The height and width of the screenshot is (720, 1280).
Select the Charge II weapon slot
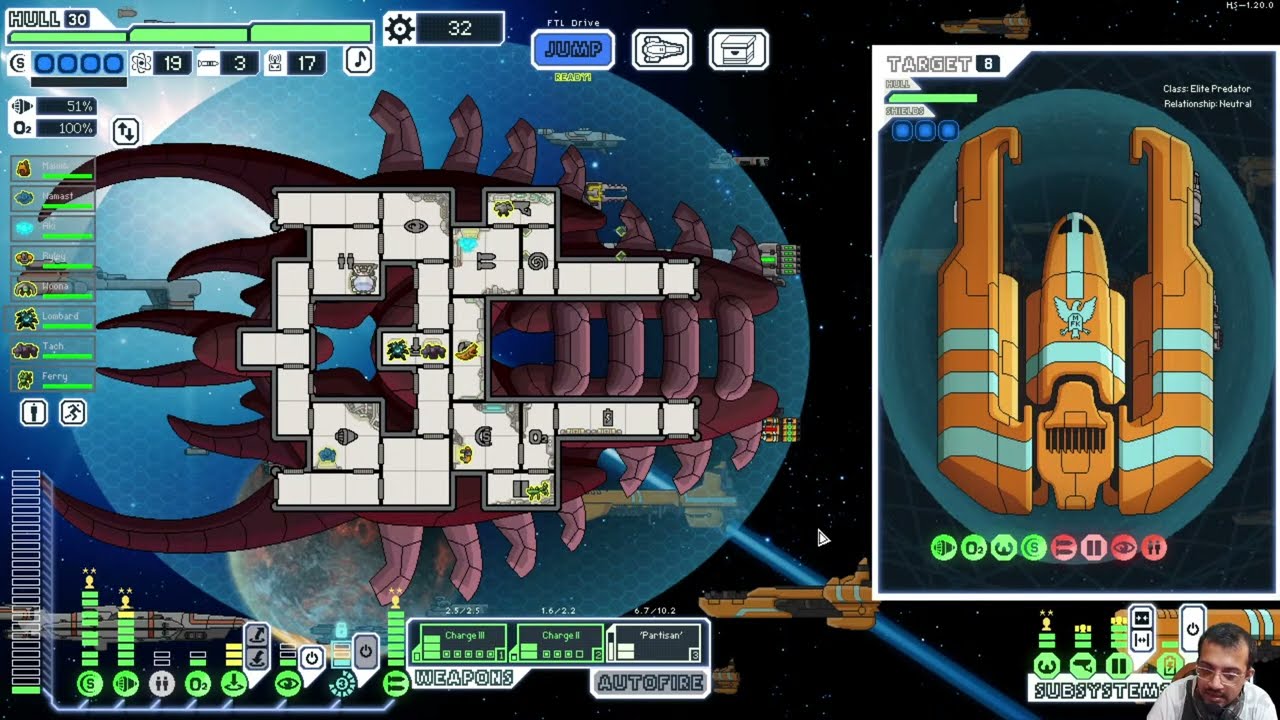click(x=558, y=643)
